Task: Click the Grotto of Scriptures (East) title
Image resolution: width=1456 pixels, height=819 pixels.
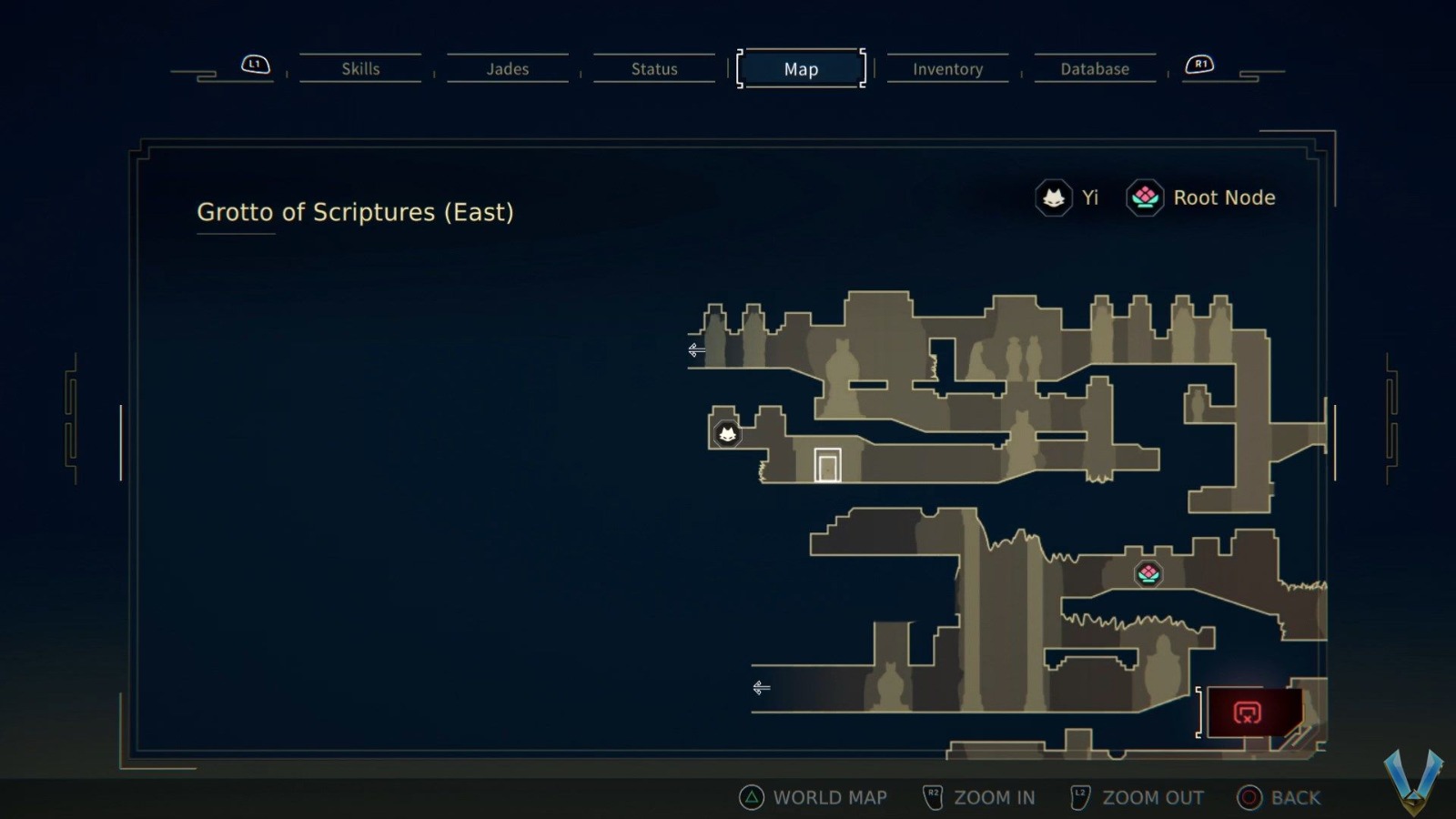Action: pos(356,212)
